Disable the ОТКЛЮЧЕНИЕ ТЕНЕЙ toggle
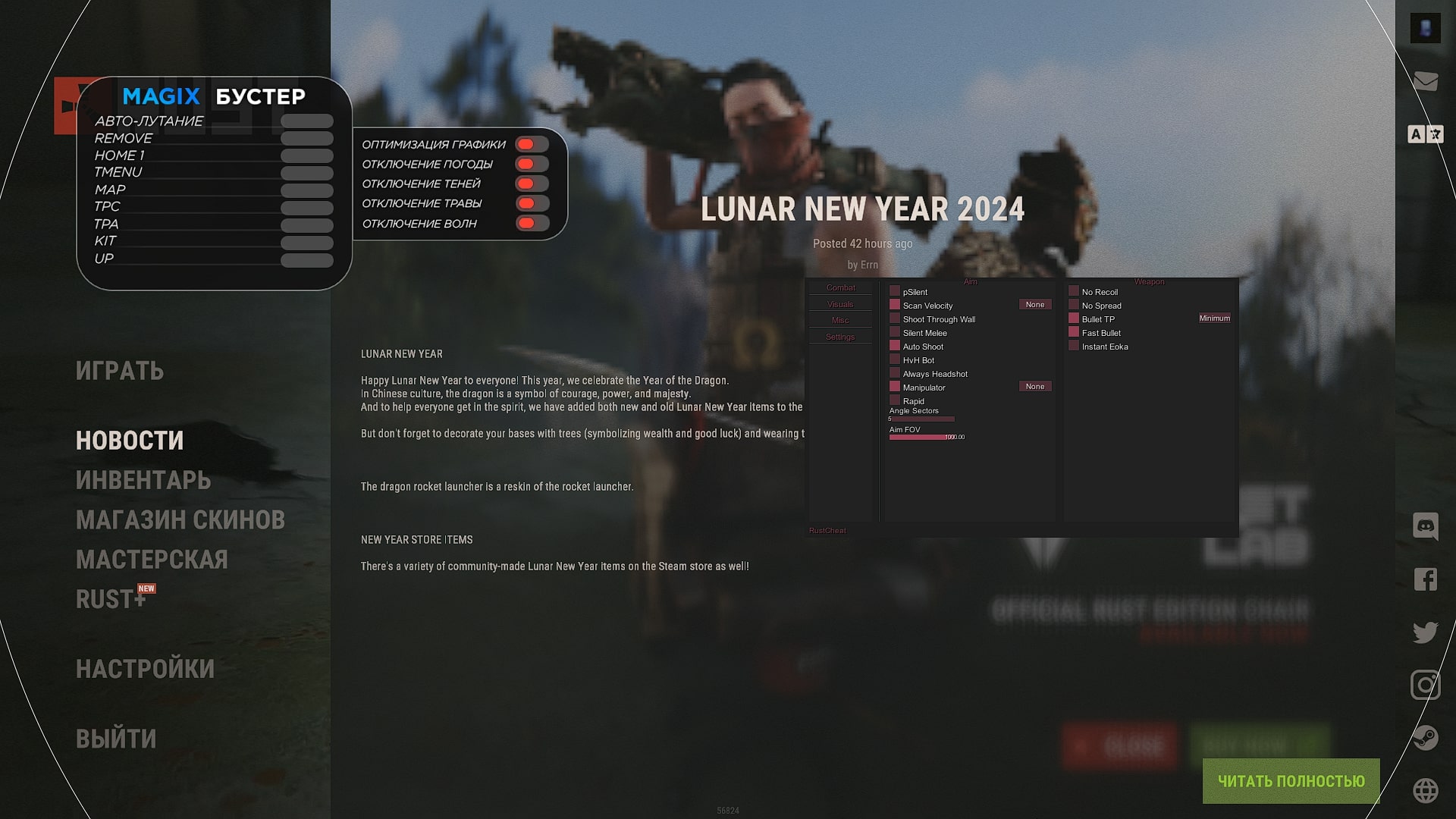Viewport: 1456px width, 819px height. [x=531, y=184]
